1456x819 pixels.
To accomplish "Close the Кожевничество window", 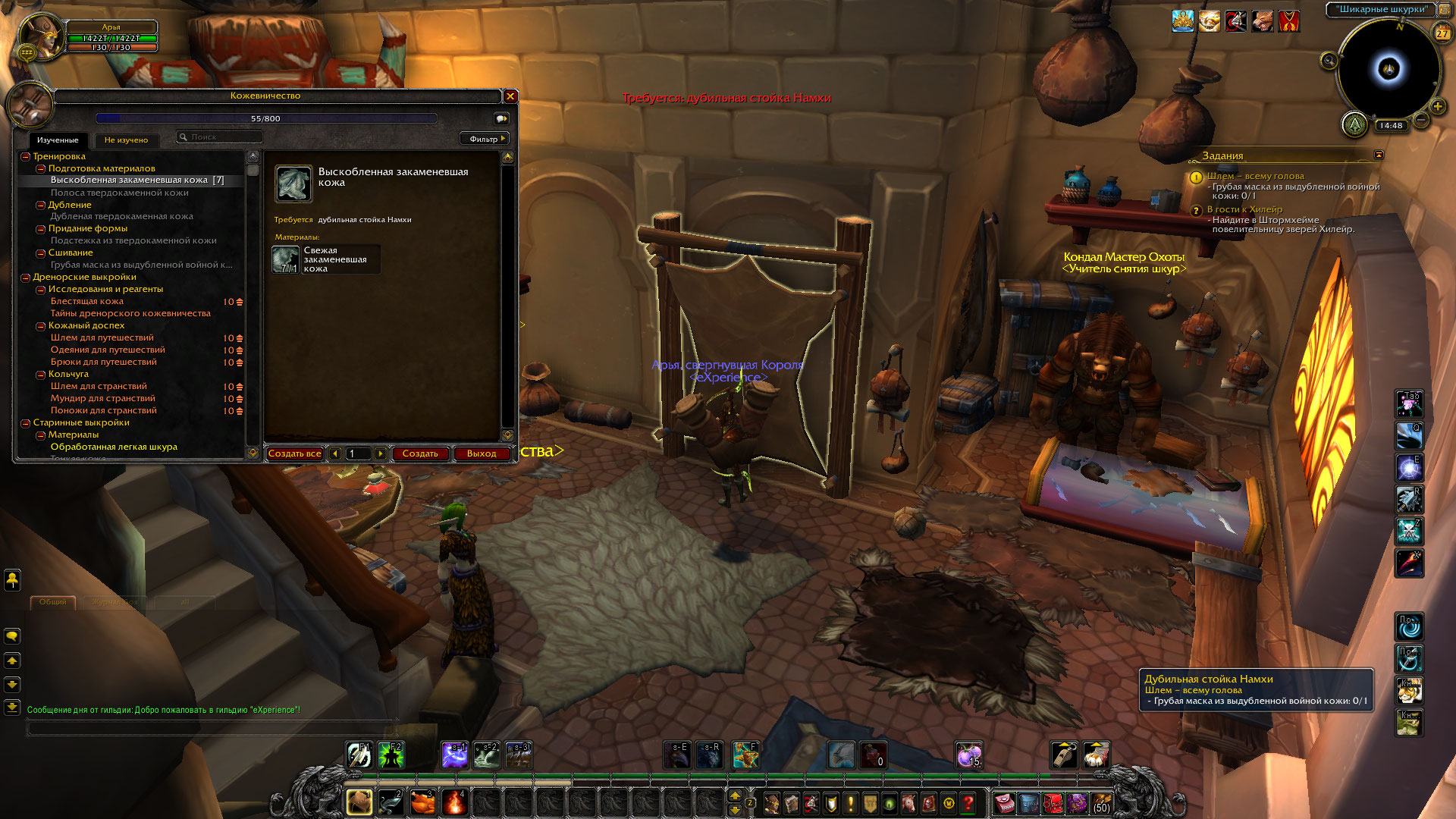I will [x=510, y=96].
